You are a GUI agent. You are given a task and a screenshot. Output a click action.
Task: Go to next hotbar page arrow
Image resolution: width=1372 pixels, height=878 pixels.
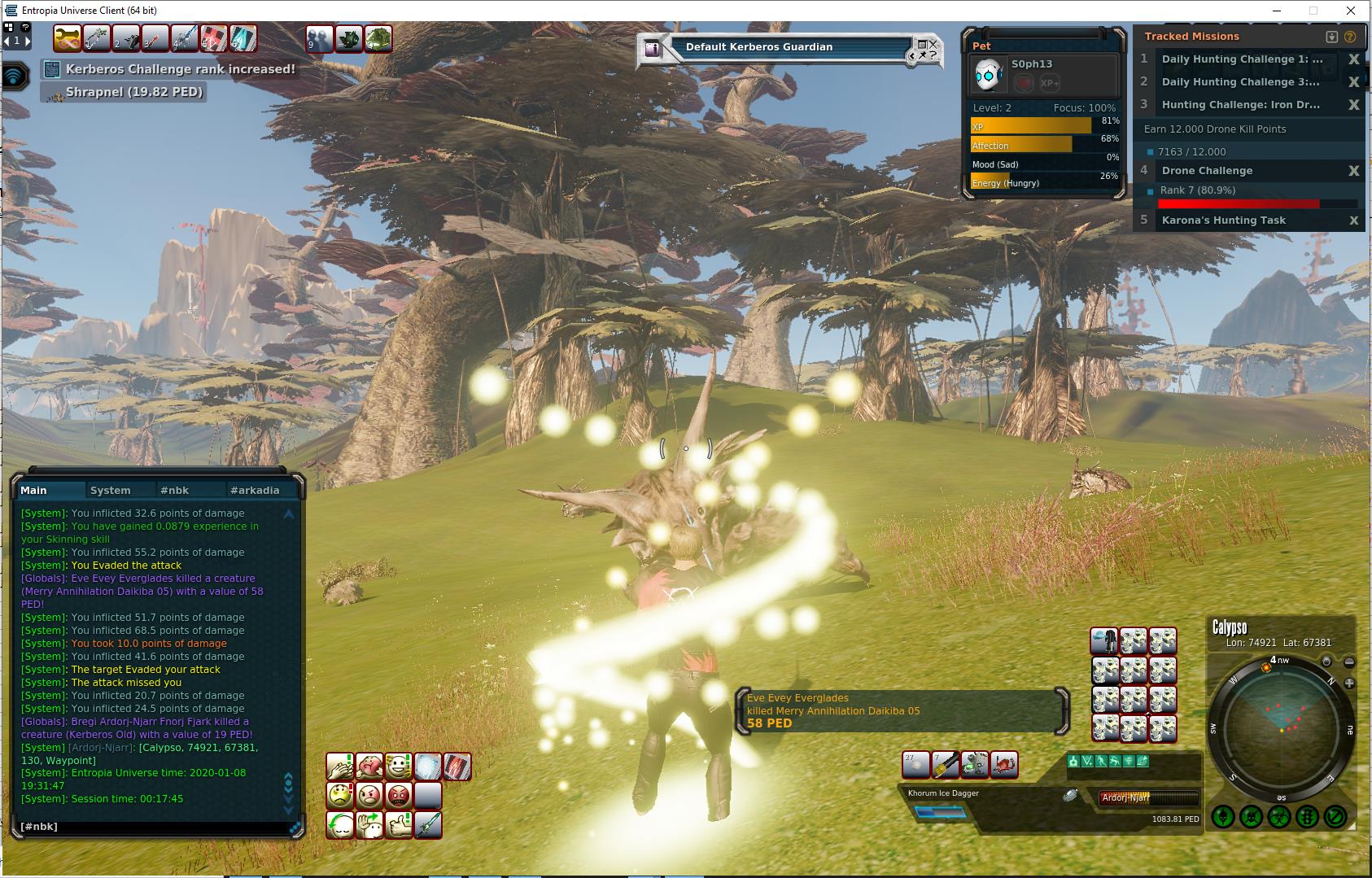(x=28, y=40)
